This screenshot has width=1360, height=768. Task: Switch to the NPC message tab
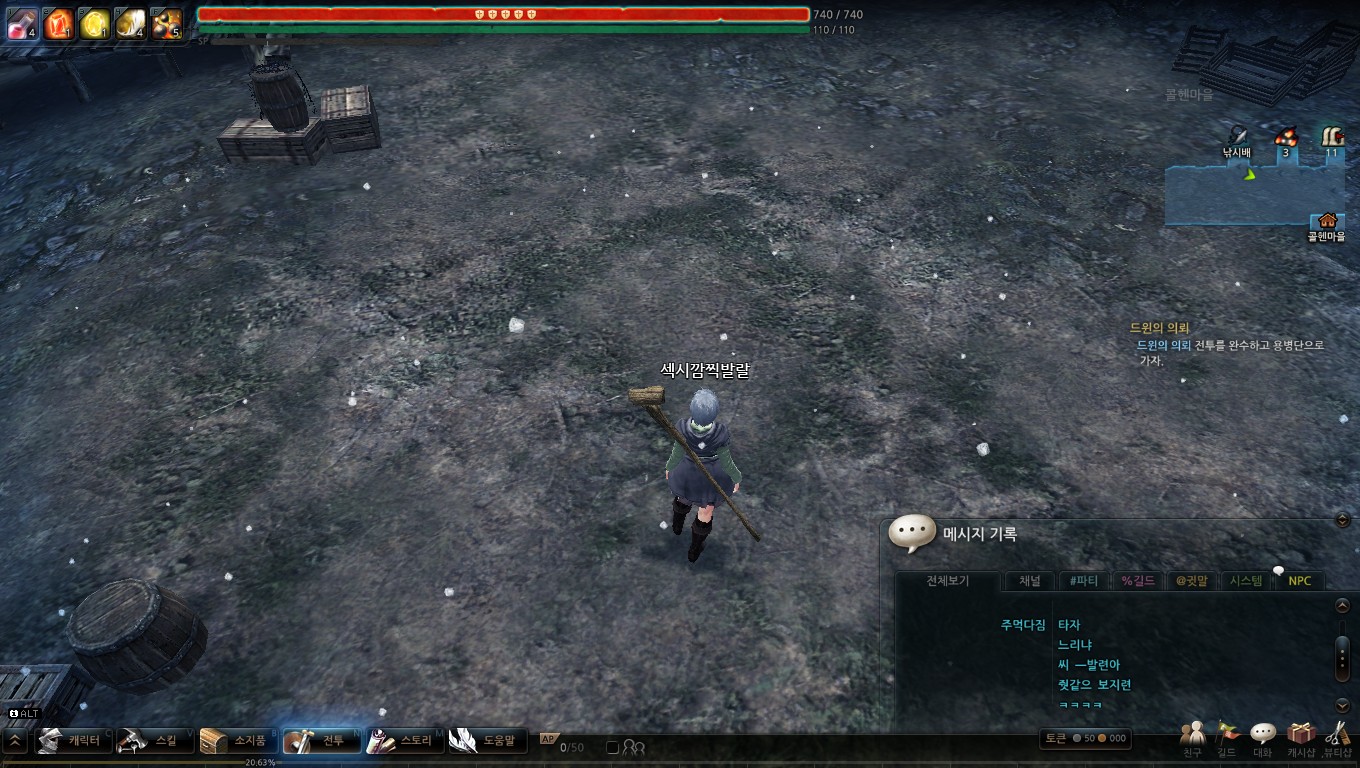[1299, 581]
